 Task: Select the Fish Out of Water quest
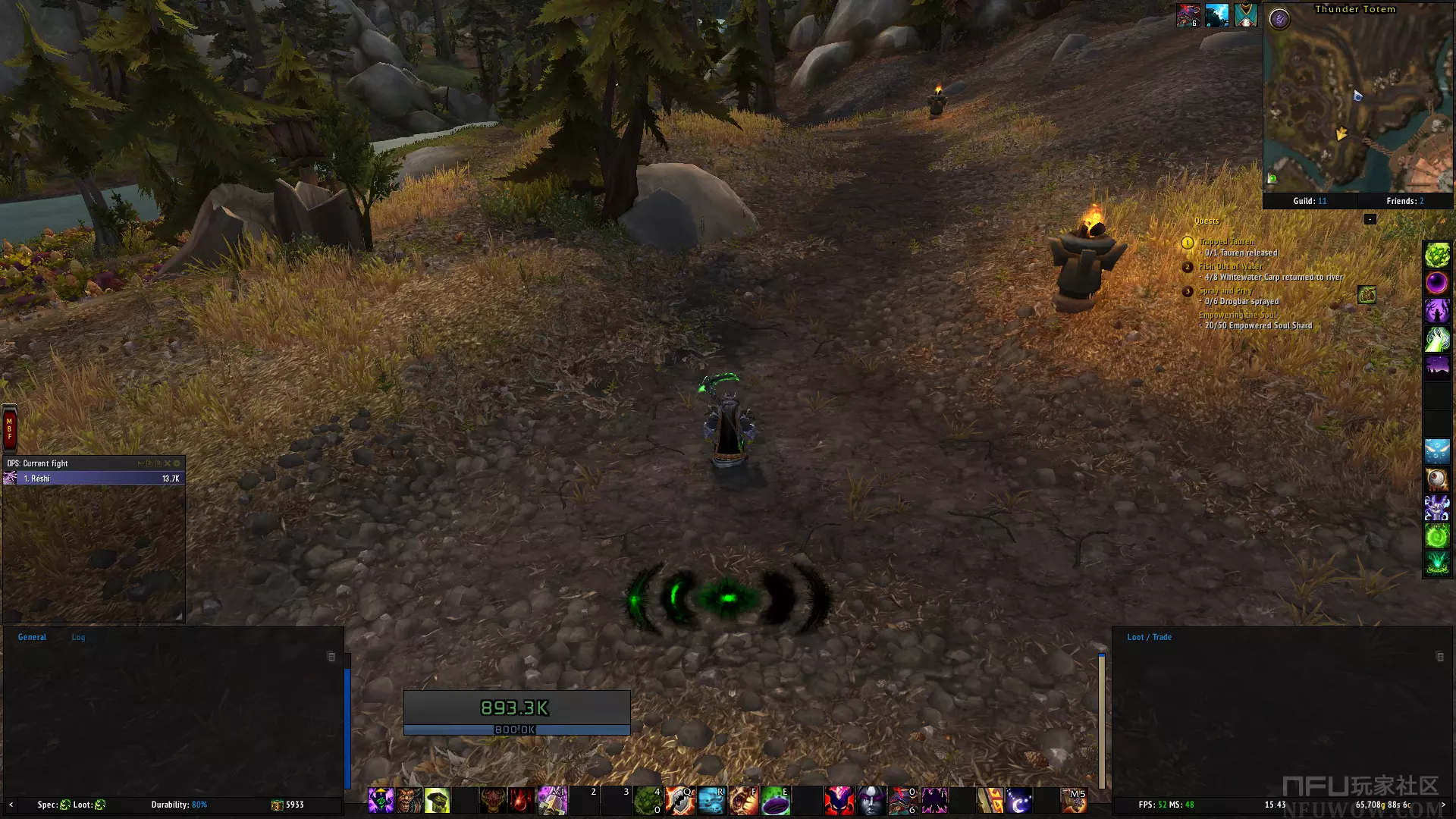[x=1230, y=266]
